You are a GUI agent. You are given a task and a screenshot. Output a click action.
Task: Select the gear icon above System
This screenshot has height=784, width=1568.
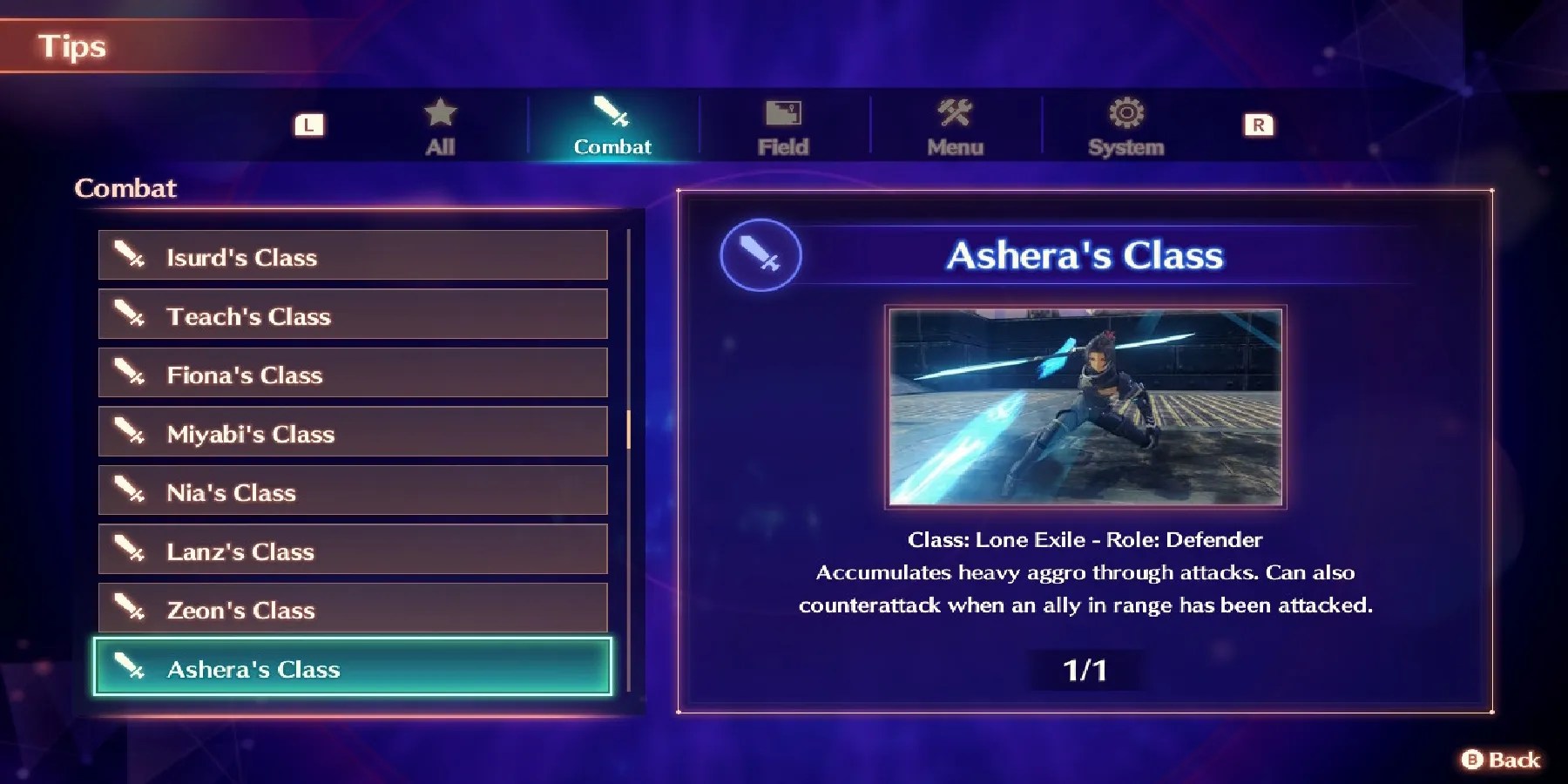[x=1125, y=112]
